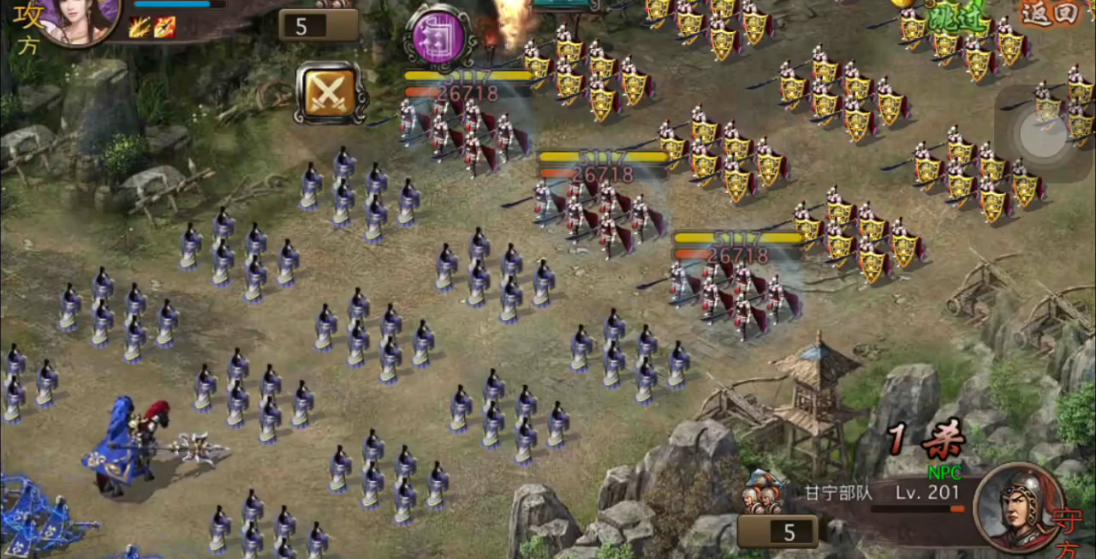The image size is (1096, 559).
Task: Click the 返回 return button
Action: coord(1050,13)
